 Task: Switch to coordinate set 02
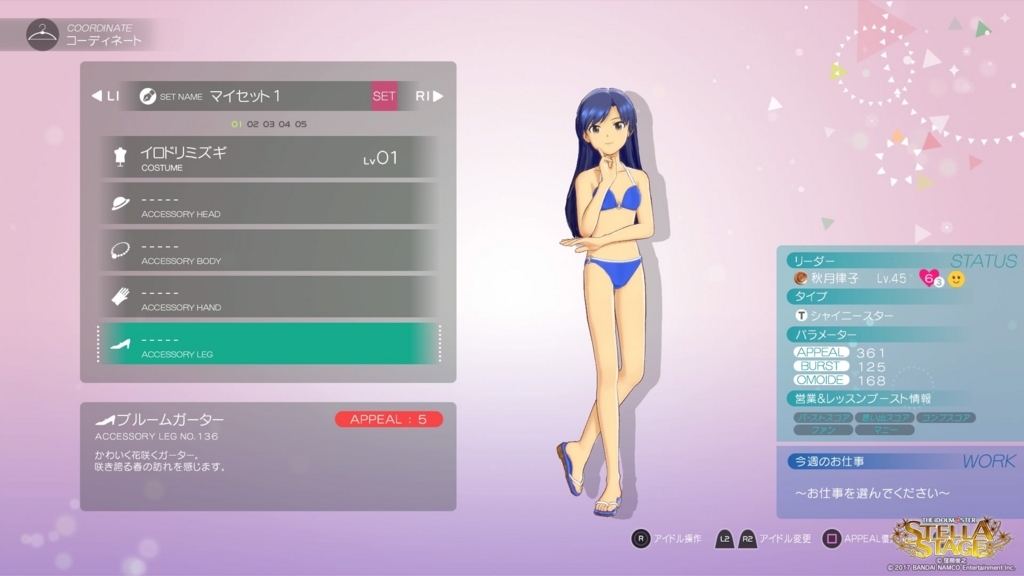click(x=253, y=124)
